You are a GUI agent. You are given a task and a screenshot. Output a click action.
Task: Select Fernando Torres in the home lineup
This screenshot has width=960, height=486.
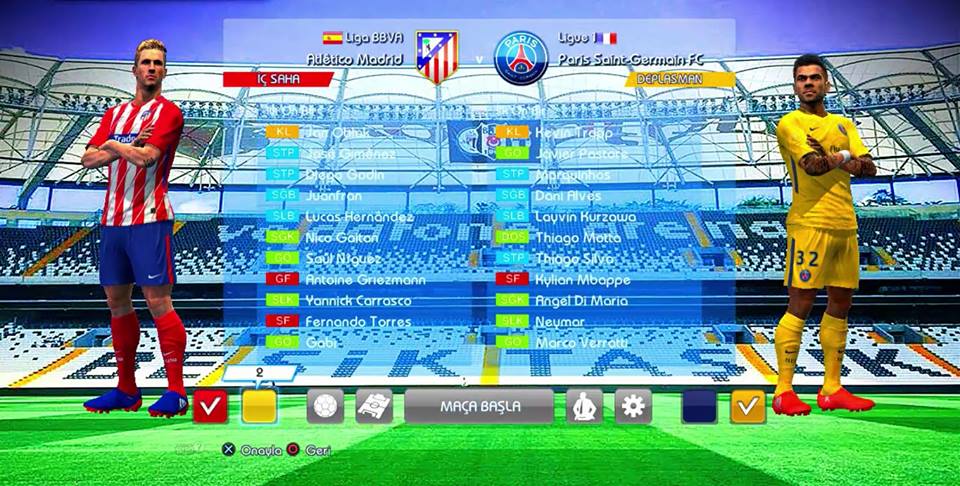(x=357, y=321)
